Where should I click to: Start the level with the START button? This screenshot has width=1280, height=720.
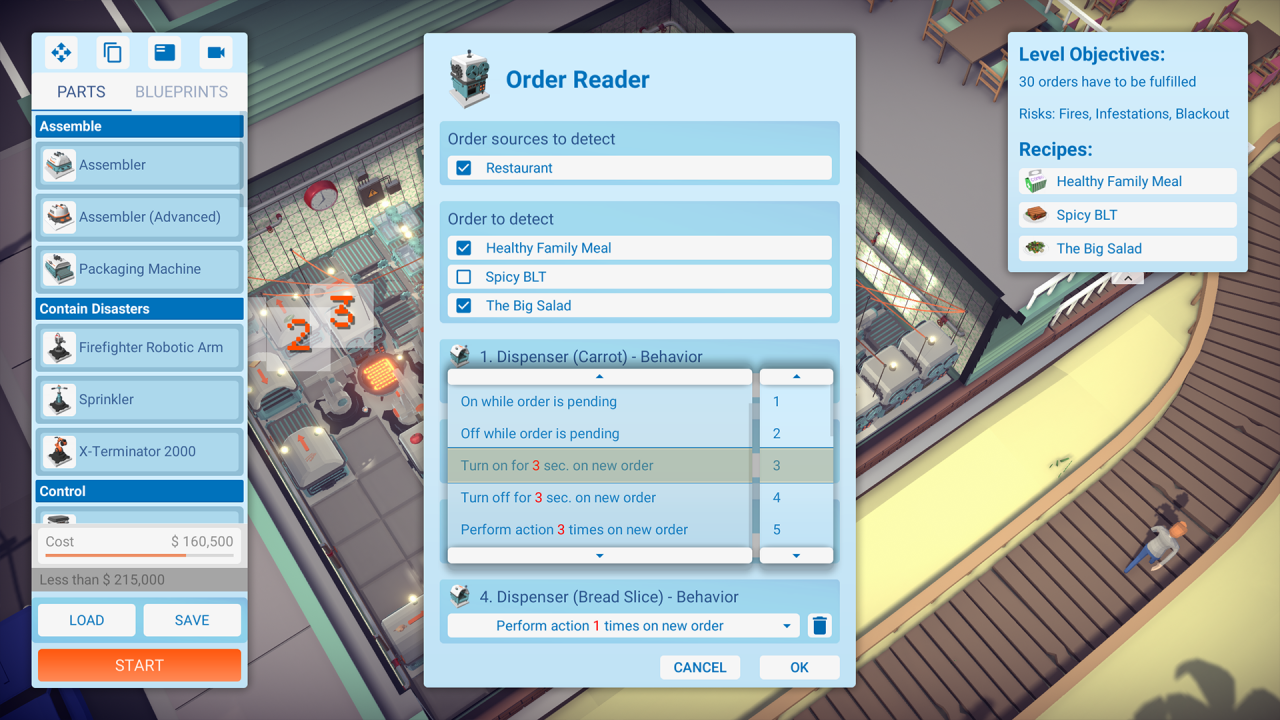coord(139,665)
